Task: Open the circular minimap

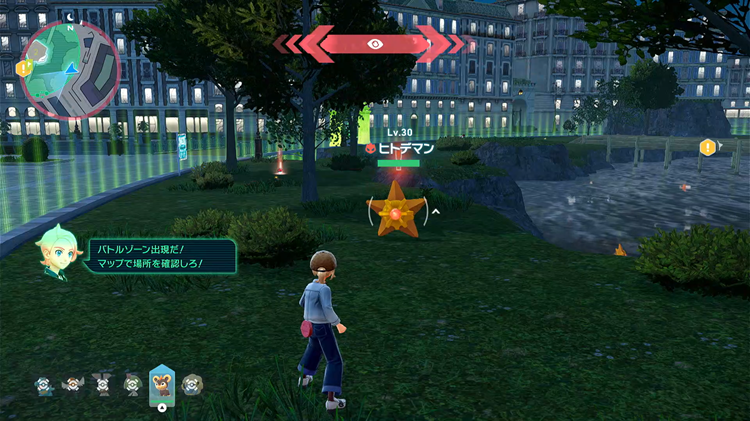Action: pos(72,70)
